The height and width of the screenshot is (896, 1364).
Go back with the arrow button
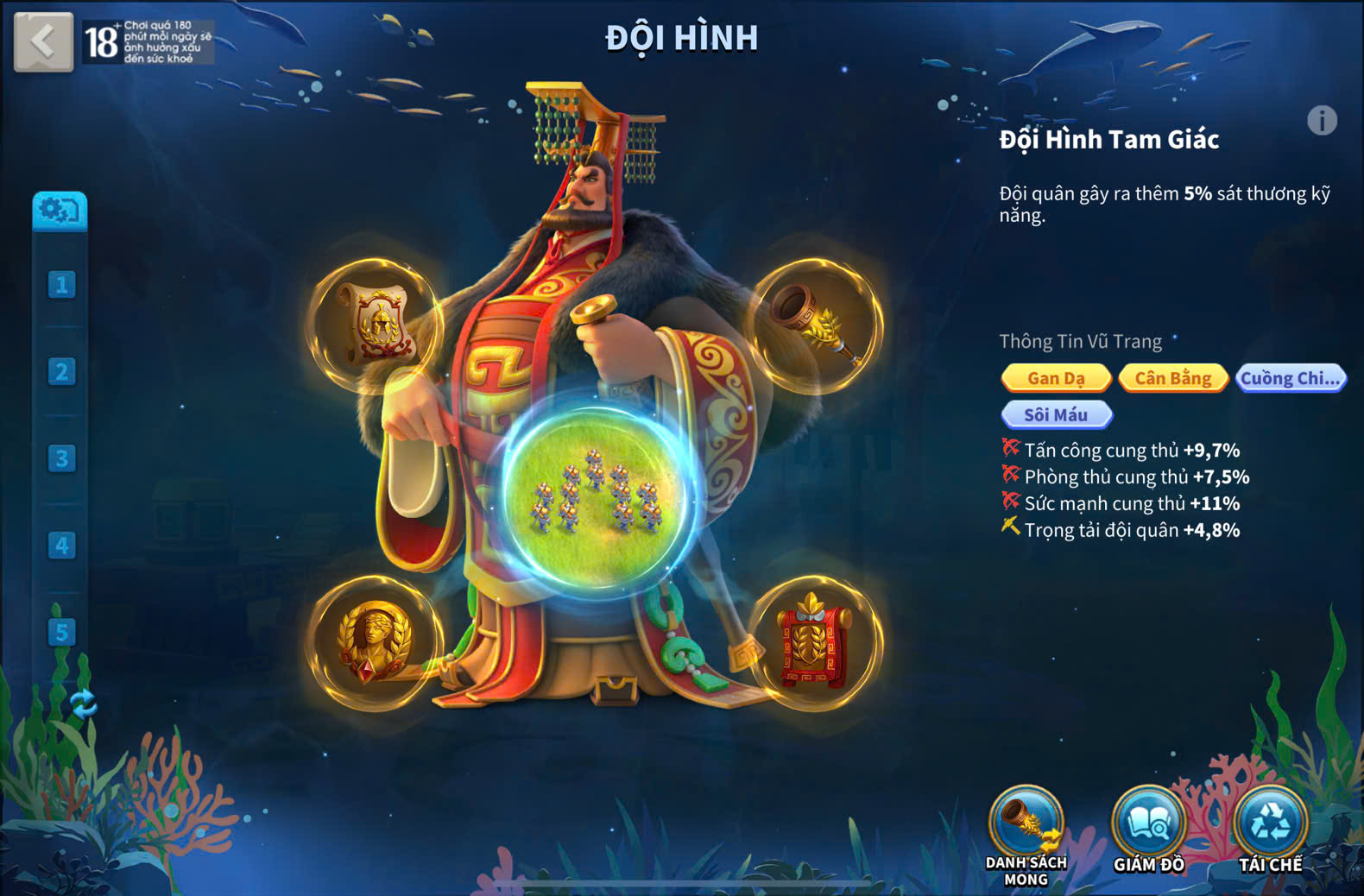click(x=43, y=41)
